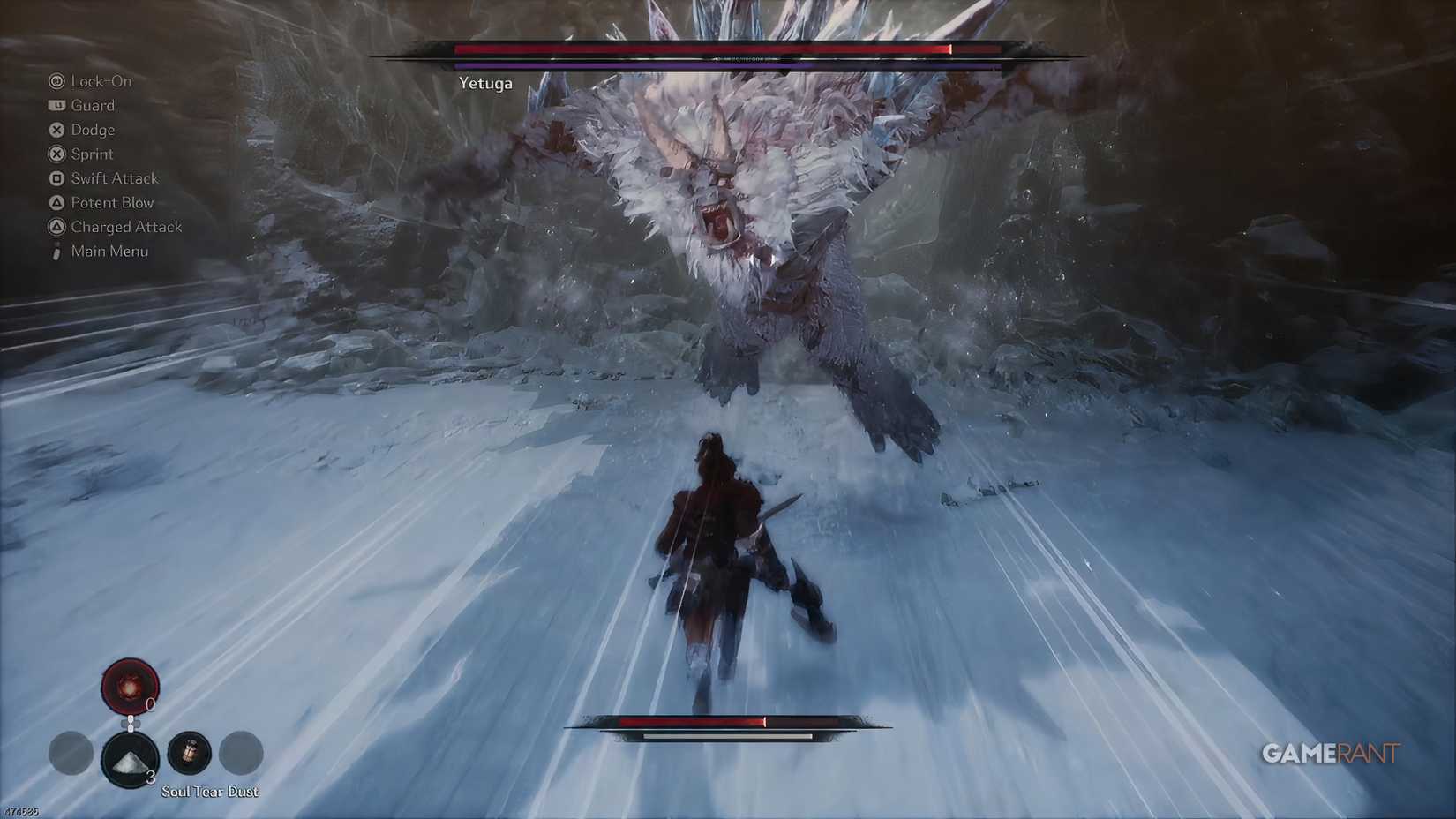
Task: Toggle Lock-On in the control guide
Action: tap(101, 81)
